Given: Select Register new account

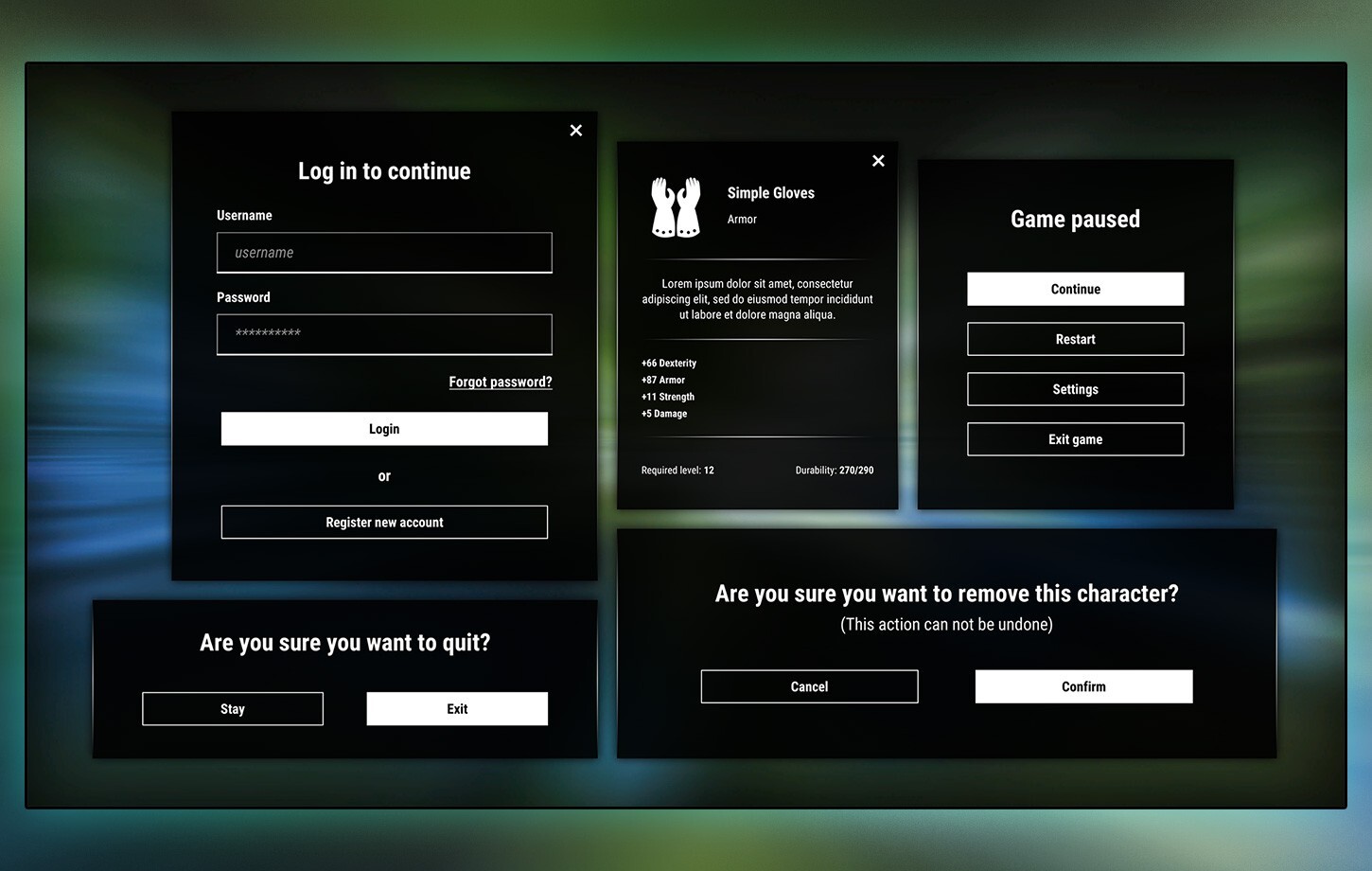Looking at the screenshot, I should click(x=384, y=522).
